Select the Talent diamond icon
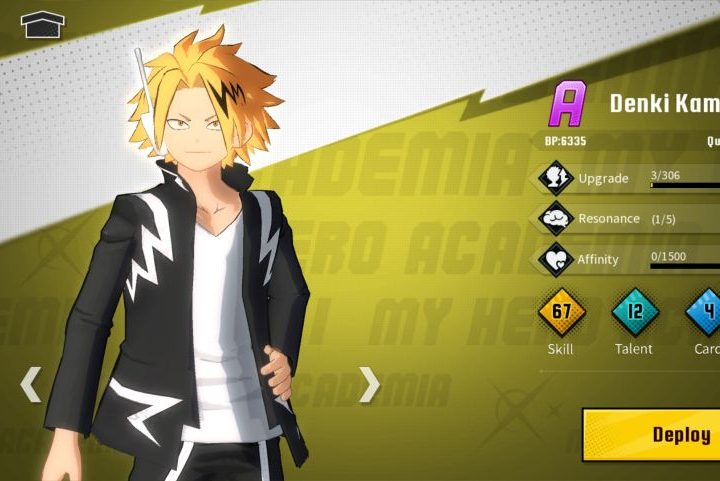The height and width of the screenshot is (481, 720). pyautogui.click(x=634, y=312)
